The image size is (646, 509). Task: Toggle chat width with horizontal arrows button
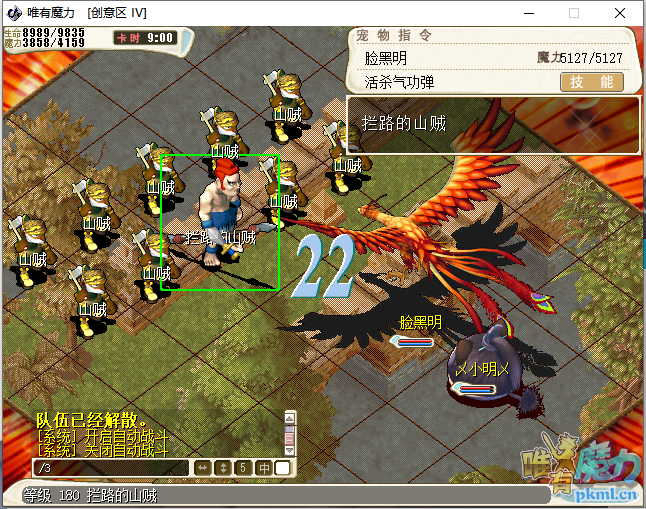click(202, 468)
